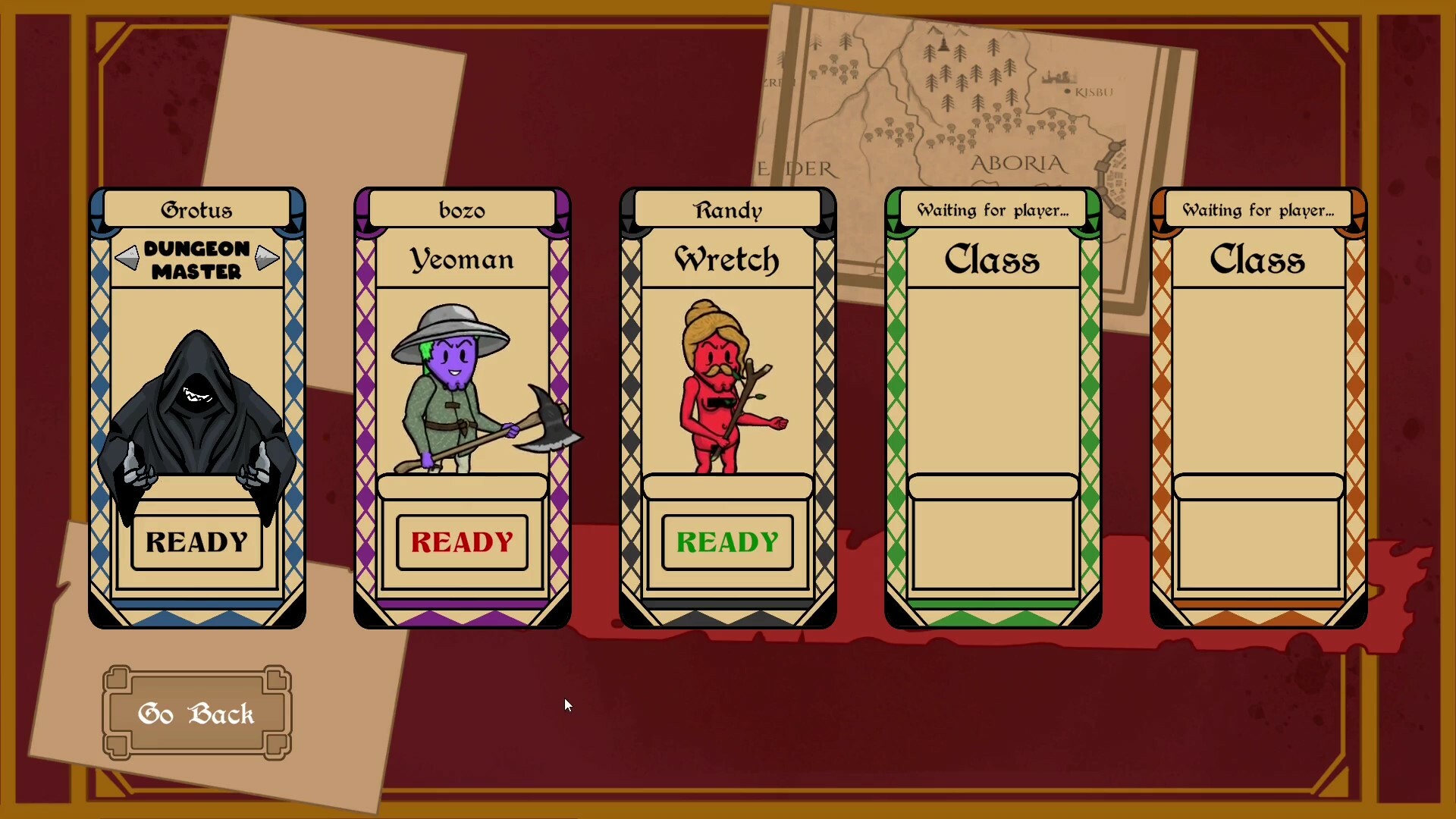The image size is (1456, 819).
Task: Click the bozo name banner
Action: coord(463,210)
